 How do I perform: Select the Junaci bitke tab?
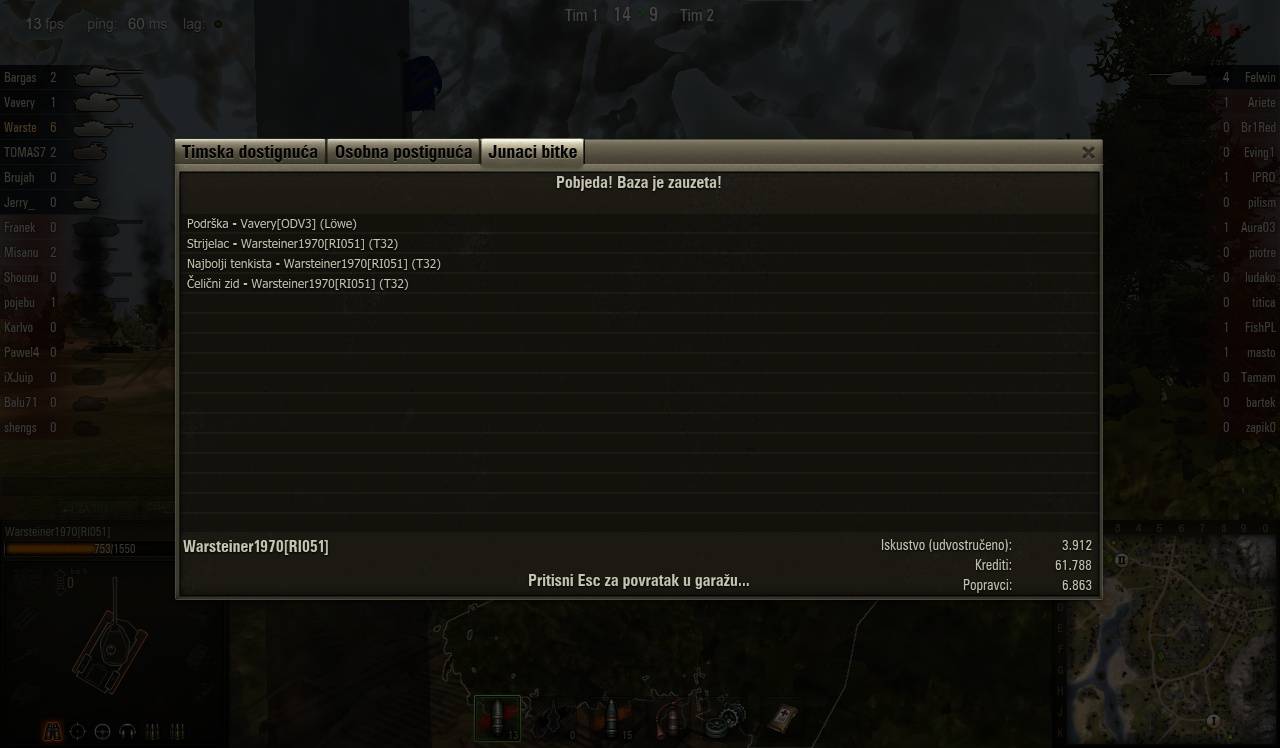coord(532,152)
